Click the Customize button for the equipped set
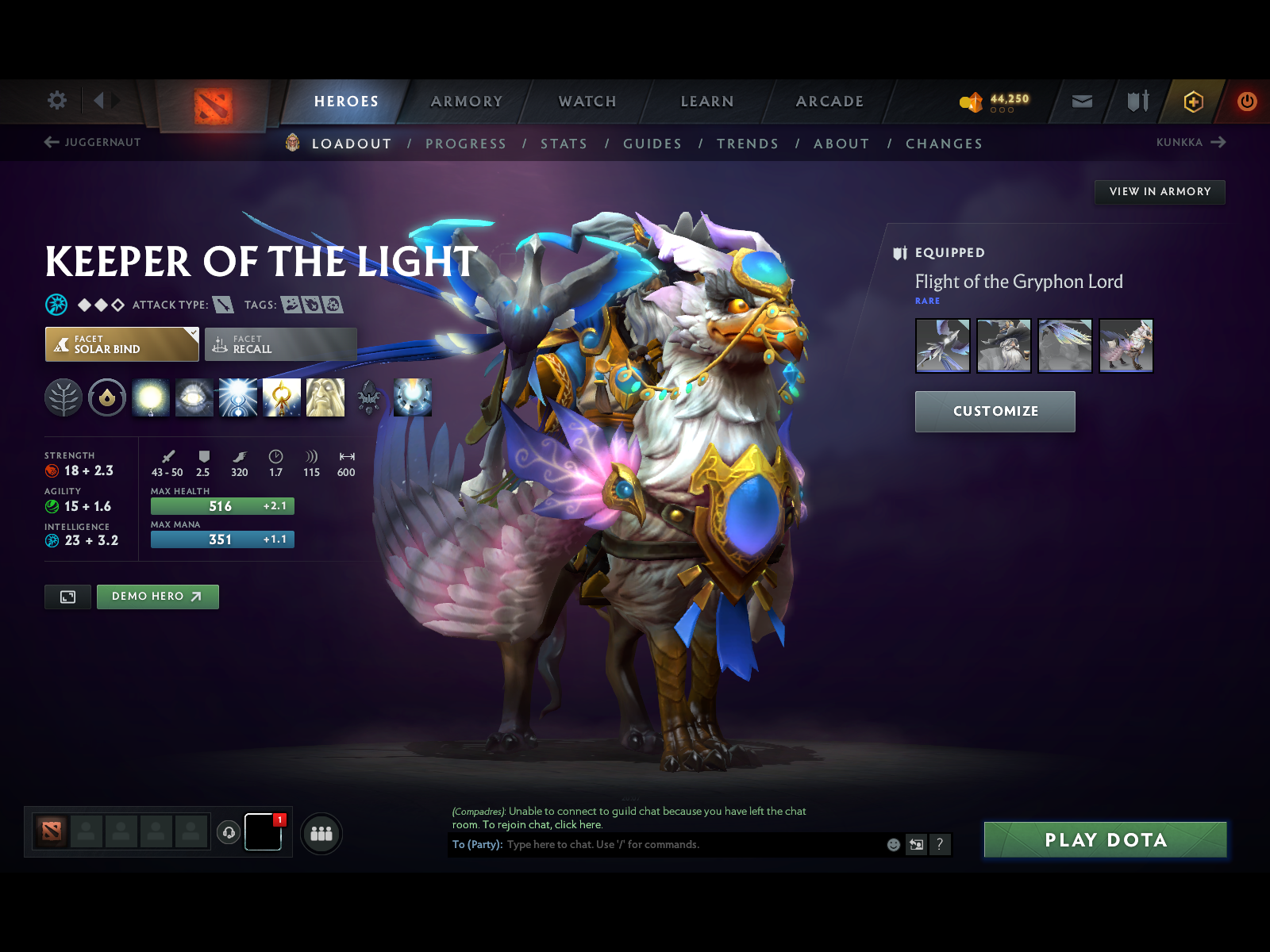 click(995, 411)
